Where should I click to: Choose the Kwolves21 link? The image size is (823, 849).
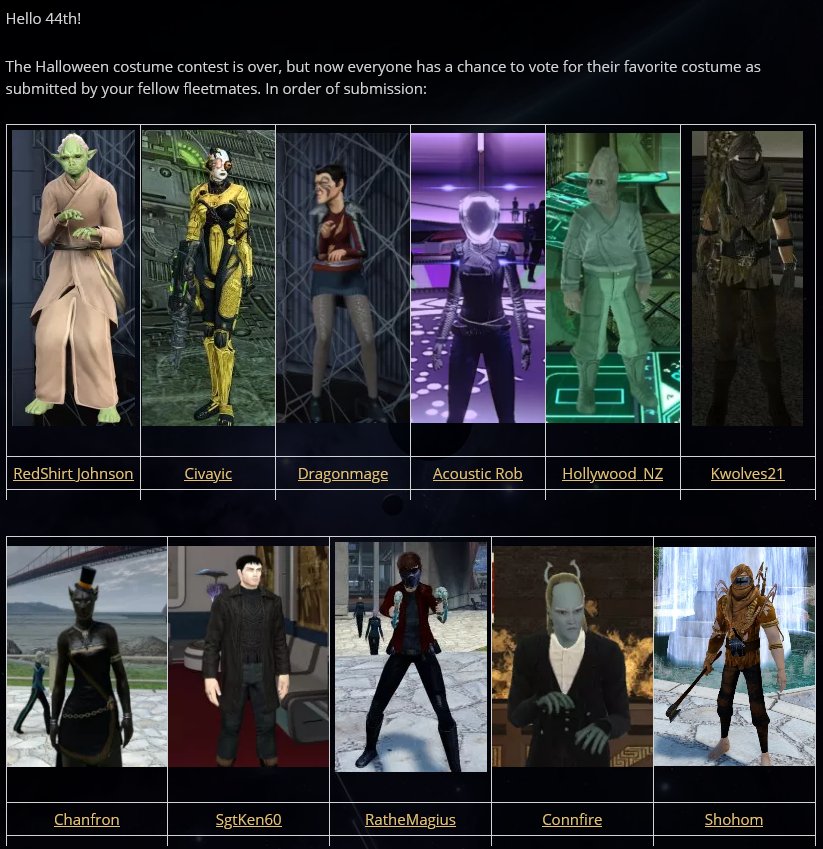pos(747,473)
